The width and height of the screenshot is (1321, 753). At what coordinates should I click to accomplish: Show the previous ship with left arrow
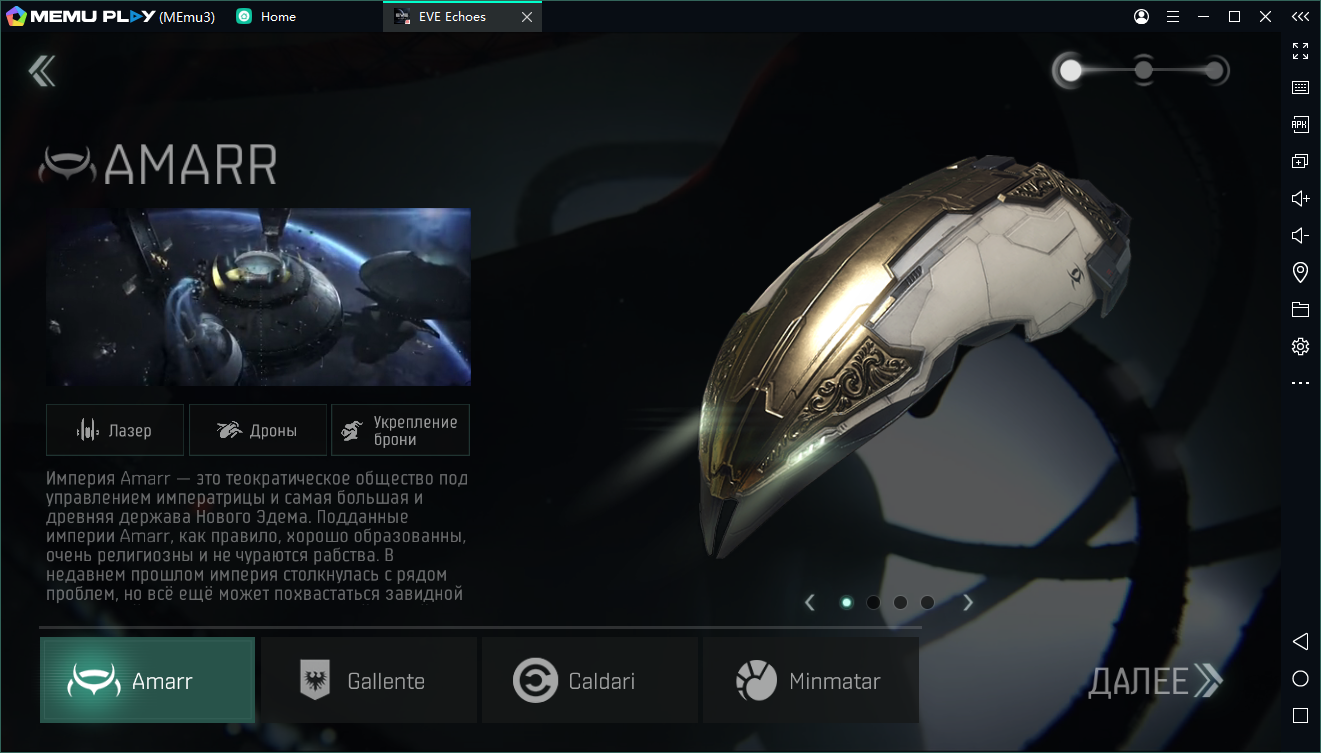point(810,602)
